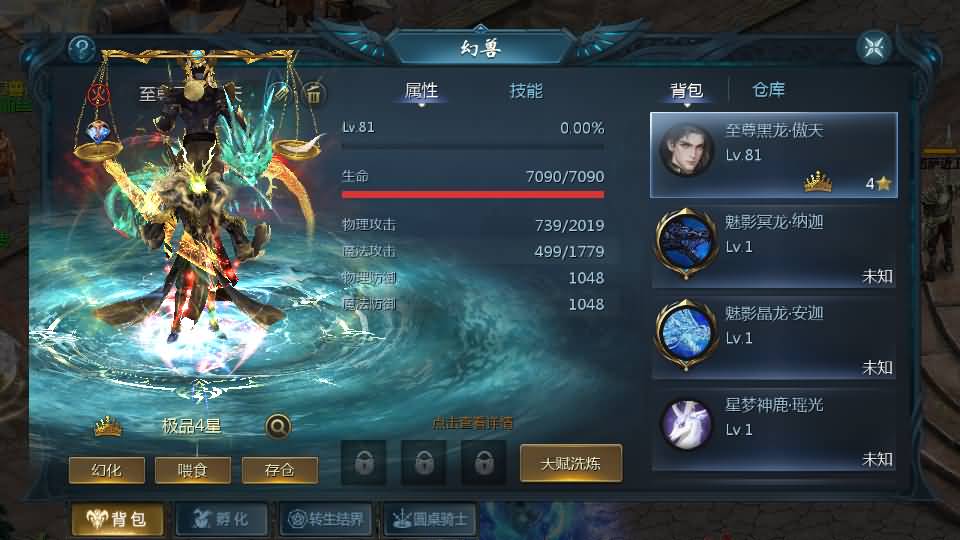This screenshot has width=960, height=540.
Task: Choose 魅影冥龙·纳迦 from the pet list
Action: (773, 247)
